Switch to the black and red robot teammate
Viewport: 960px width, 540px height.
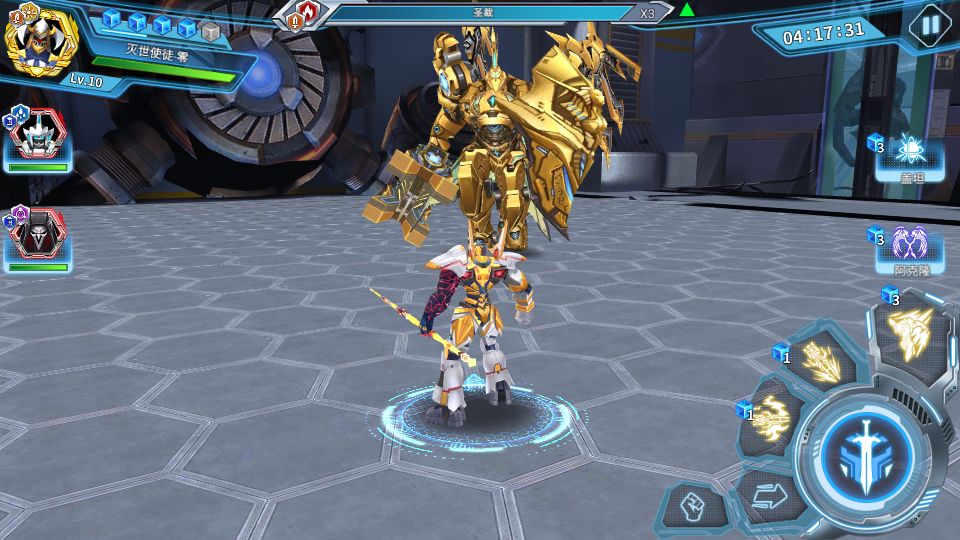point(37,238)
